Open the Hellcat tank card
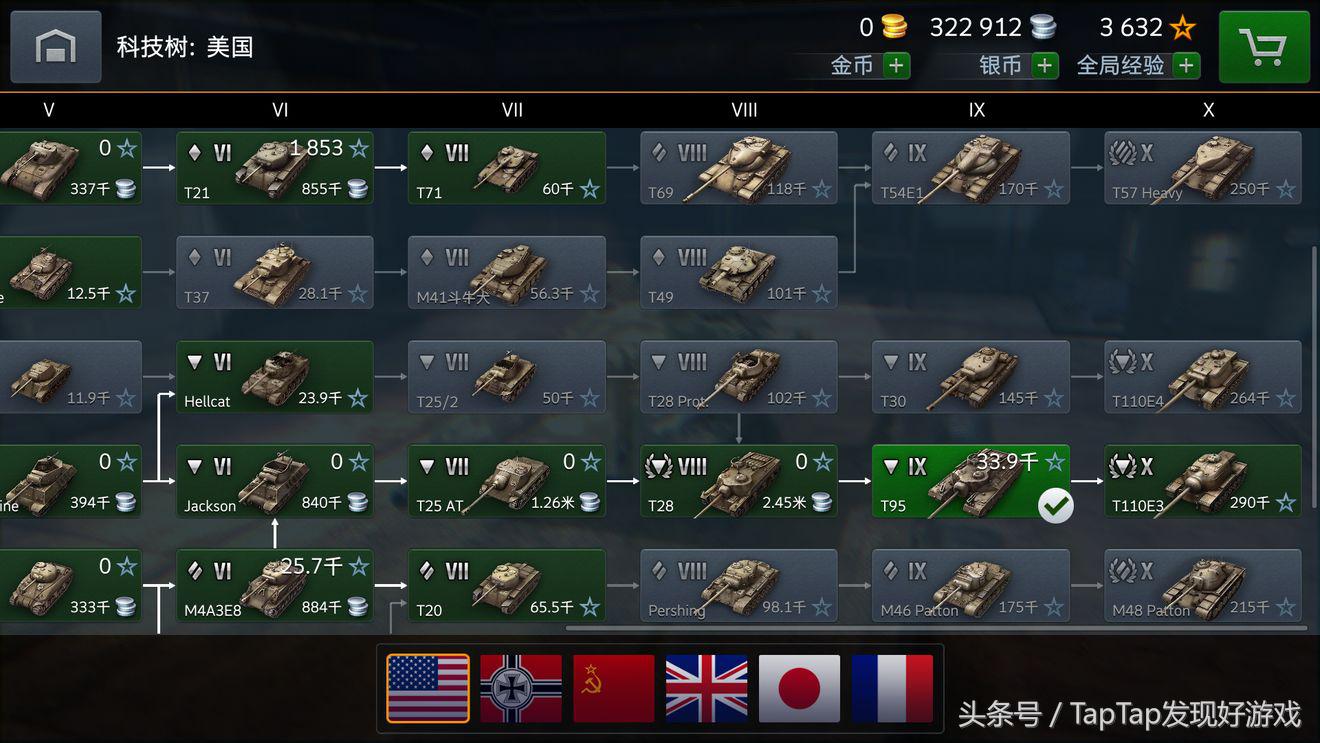 point(275,377)
